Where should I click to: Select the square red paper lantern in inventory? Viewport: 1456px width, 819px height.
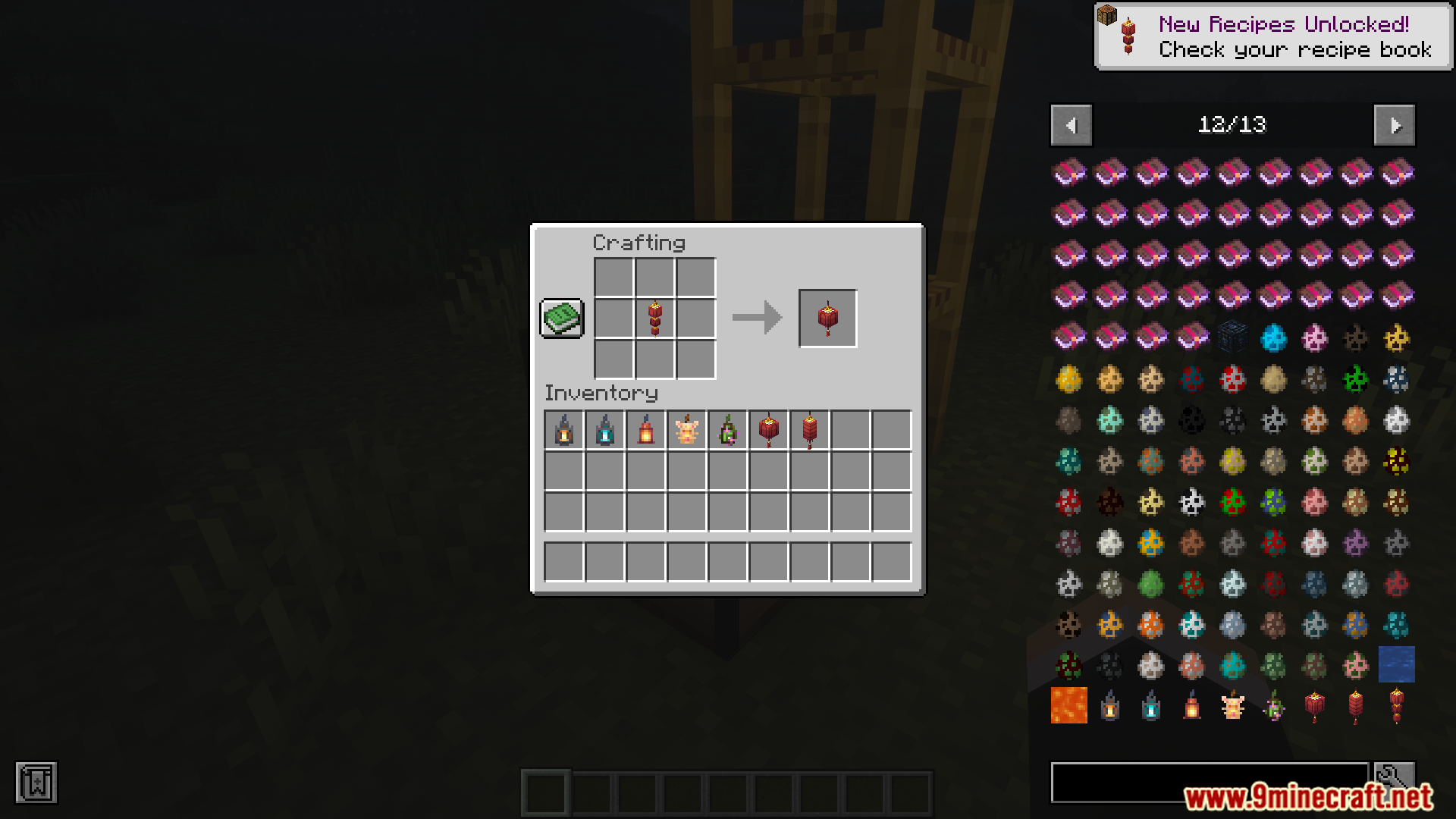tap(769, 430)
